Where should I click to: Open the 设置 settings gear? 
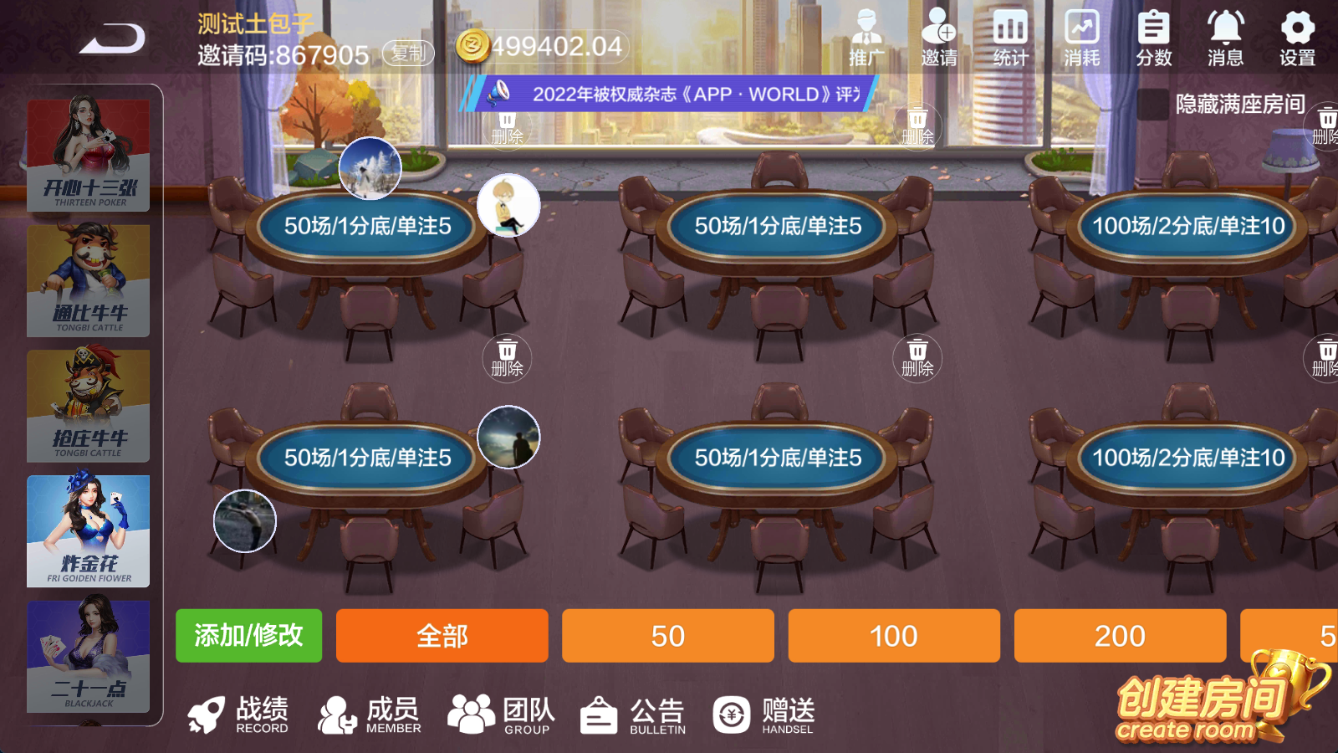(x=1296, y=36)
